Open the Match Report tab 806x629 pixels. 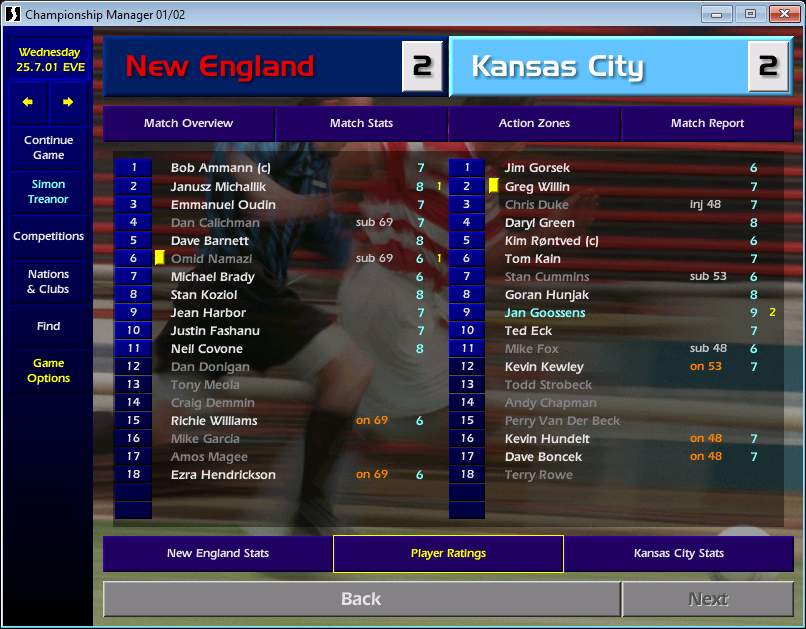tap(707, 124)
